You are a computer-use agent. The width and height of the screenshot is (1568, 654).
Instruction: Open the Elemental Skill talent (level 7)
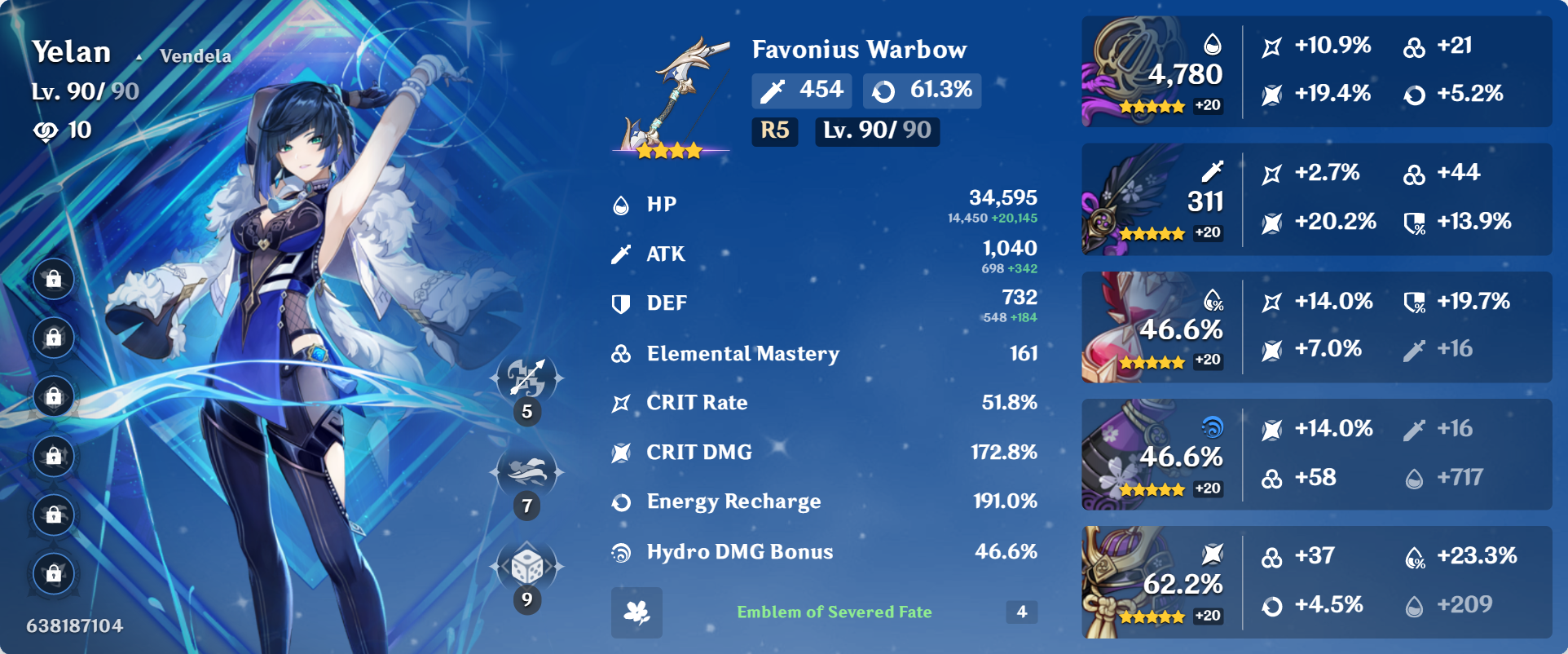click(x=526, y=471)
